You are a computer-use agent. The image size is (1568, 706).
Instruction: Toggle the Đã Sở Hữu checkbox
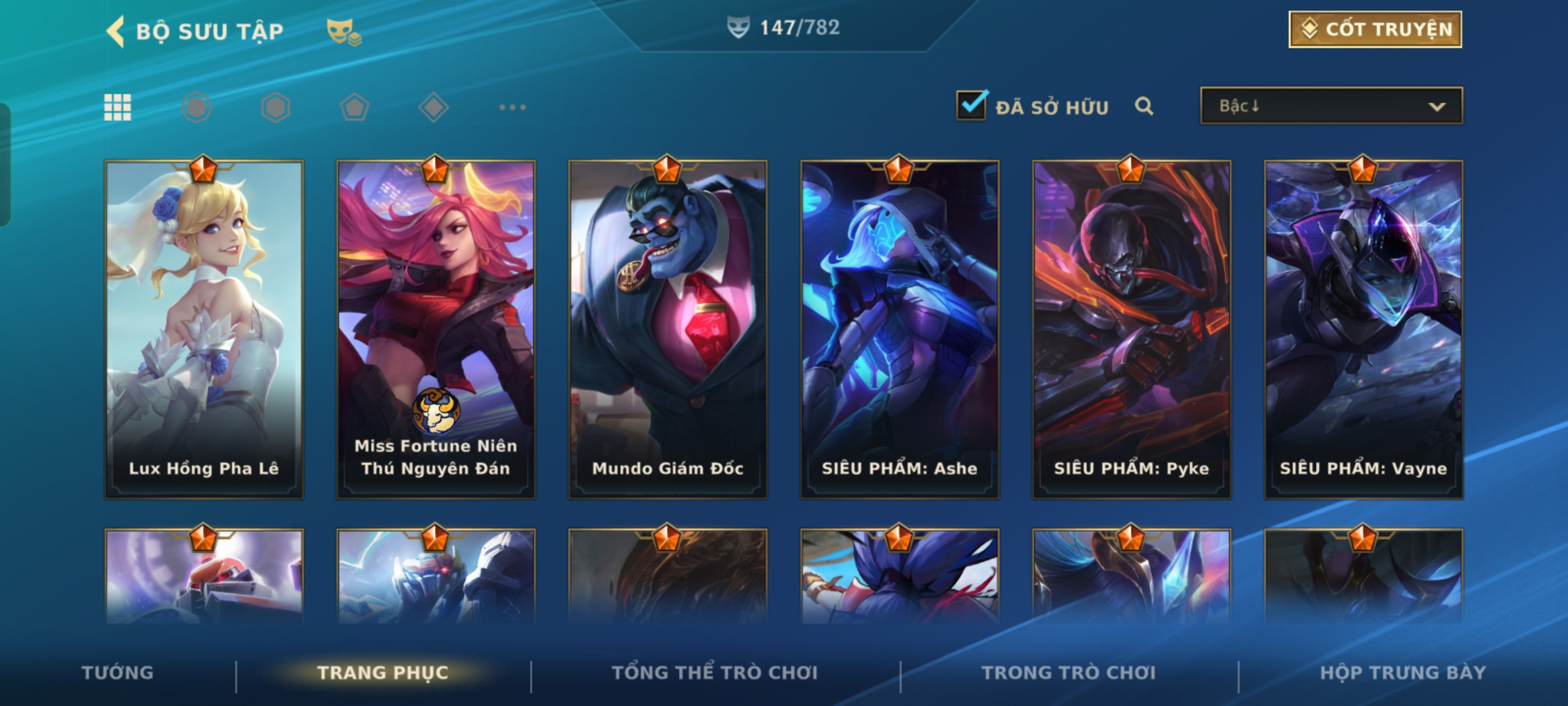[x=971, y=105]
